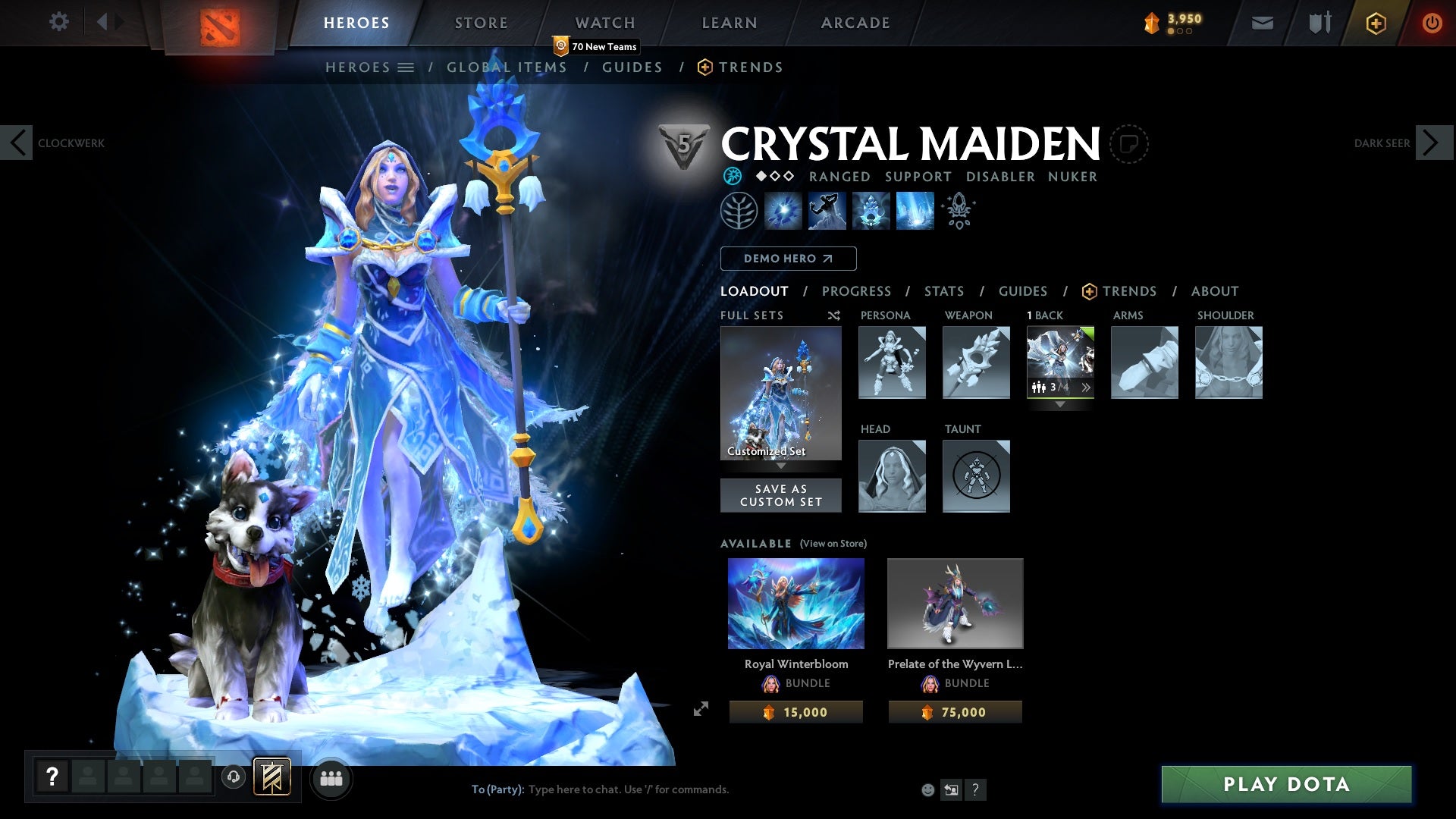Screen dimensions: 1456x819
Task: Open the mail inbox envelope icon
Action: coord(1262,22)
